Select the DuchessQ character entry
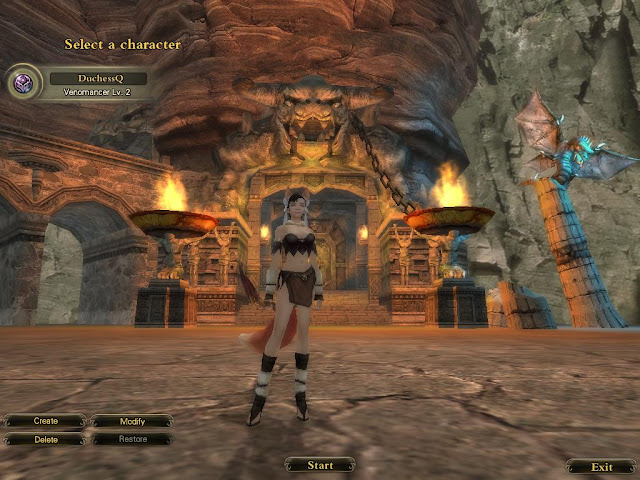Viewport: 640px width, 480px height. pos(98,78)
